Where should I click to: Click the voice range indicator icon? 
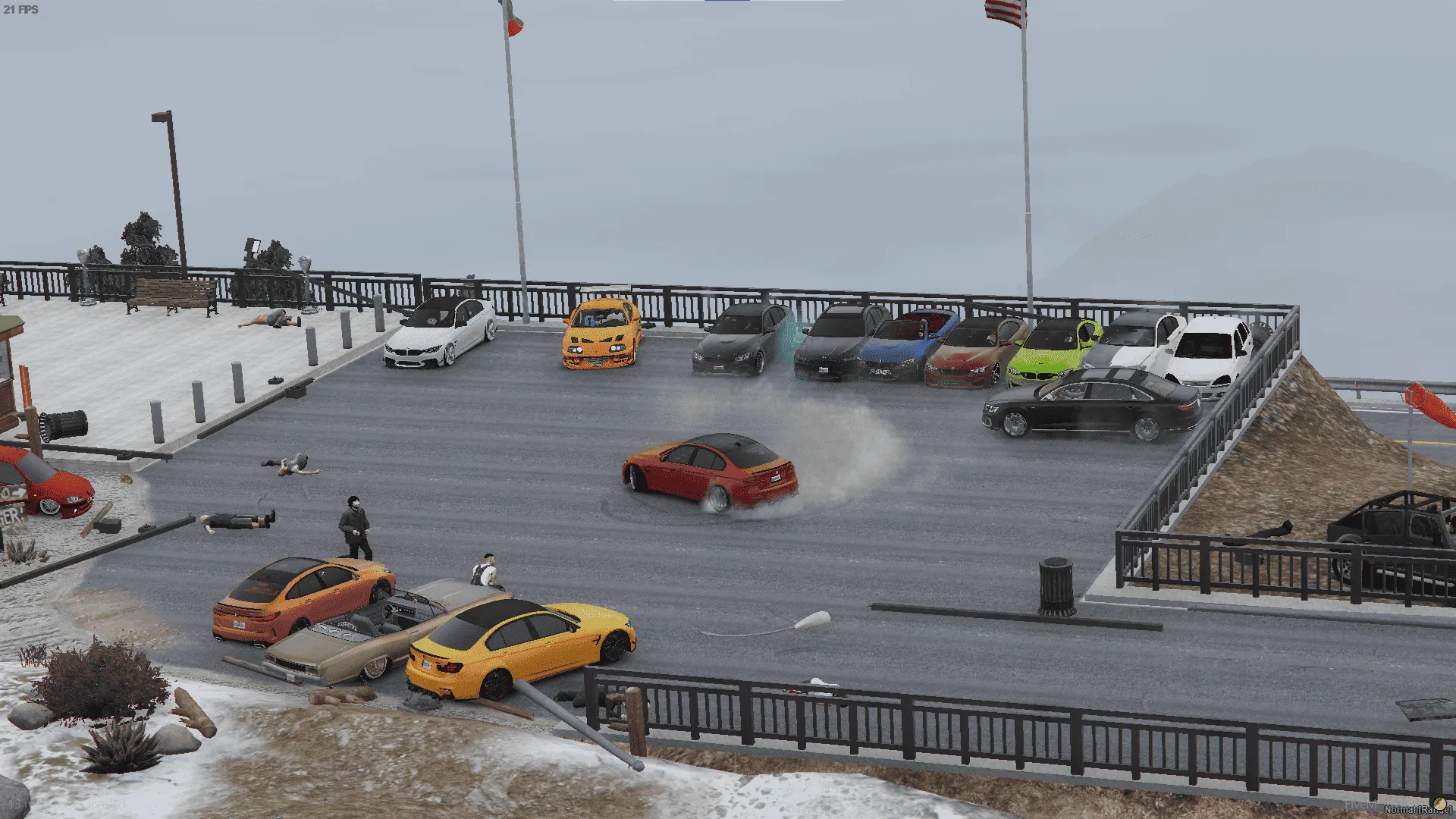tap(1439, 804)
